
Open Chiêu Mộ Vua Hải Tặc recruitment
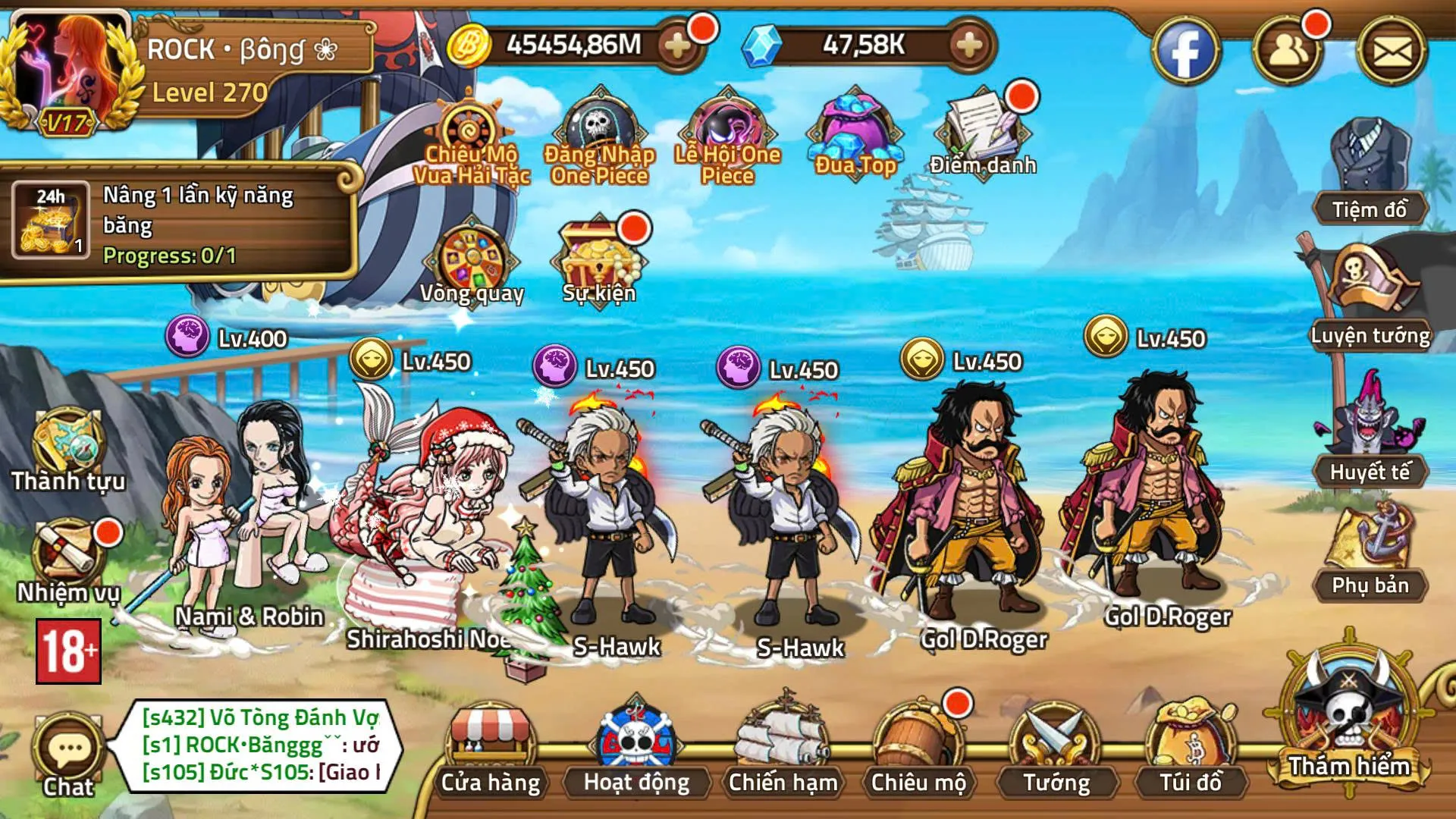[470, 129]
